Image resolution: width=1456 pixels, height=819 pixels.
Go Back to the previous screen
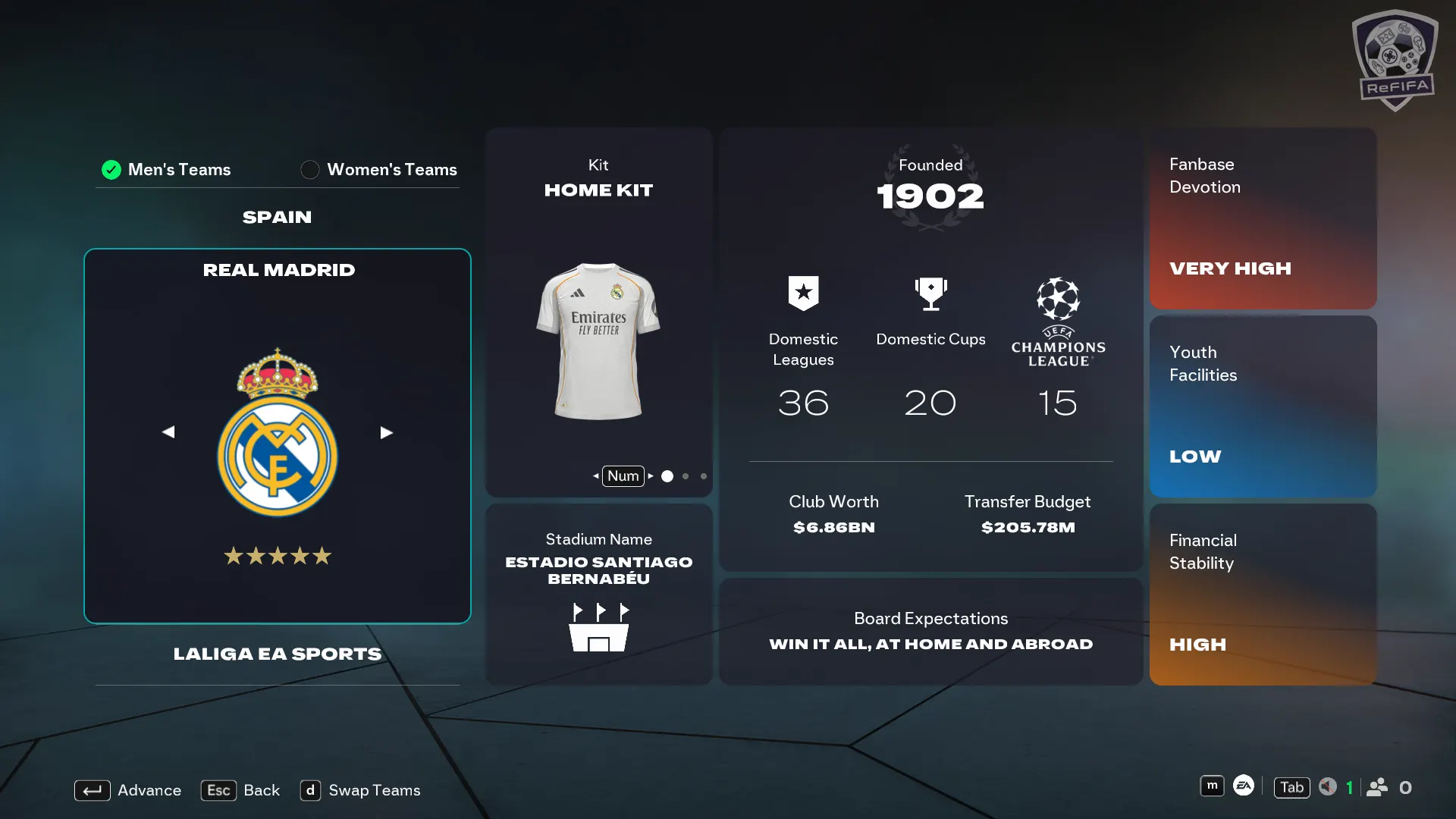[240, 790]
